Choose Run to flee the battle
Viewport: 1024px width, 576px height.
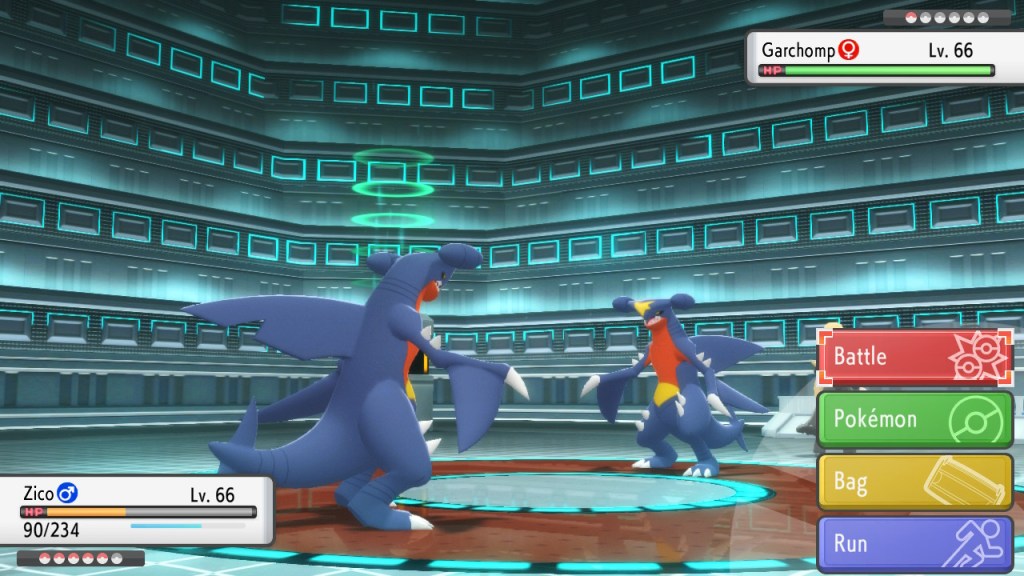(x=916, y=545)
